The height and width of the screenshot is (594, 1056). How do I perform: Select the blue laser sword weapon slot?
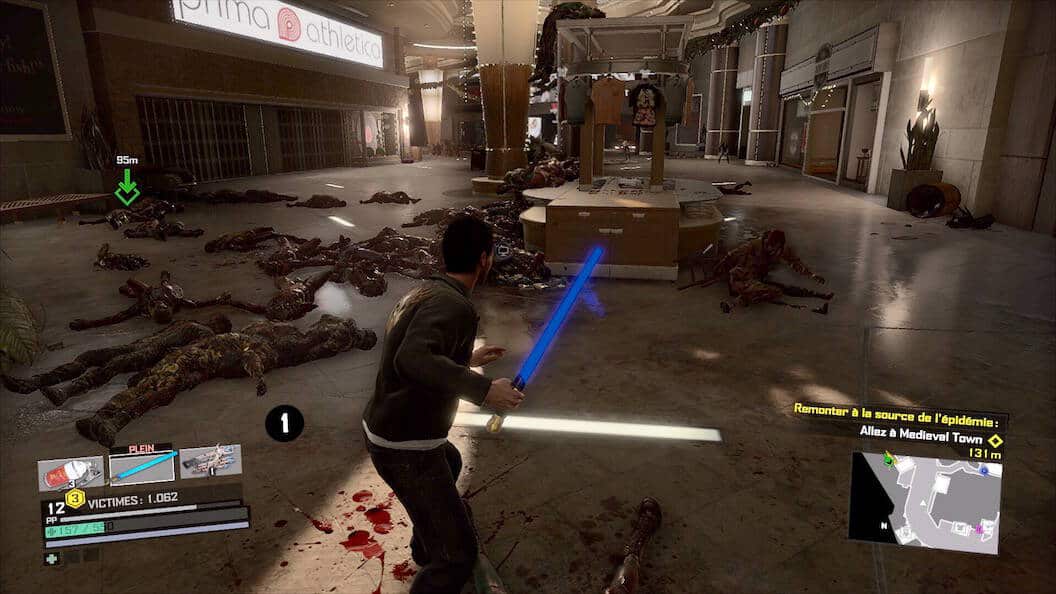[141, 466]
